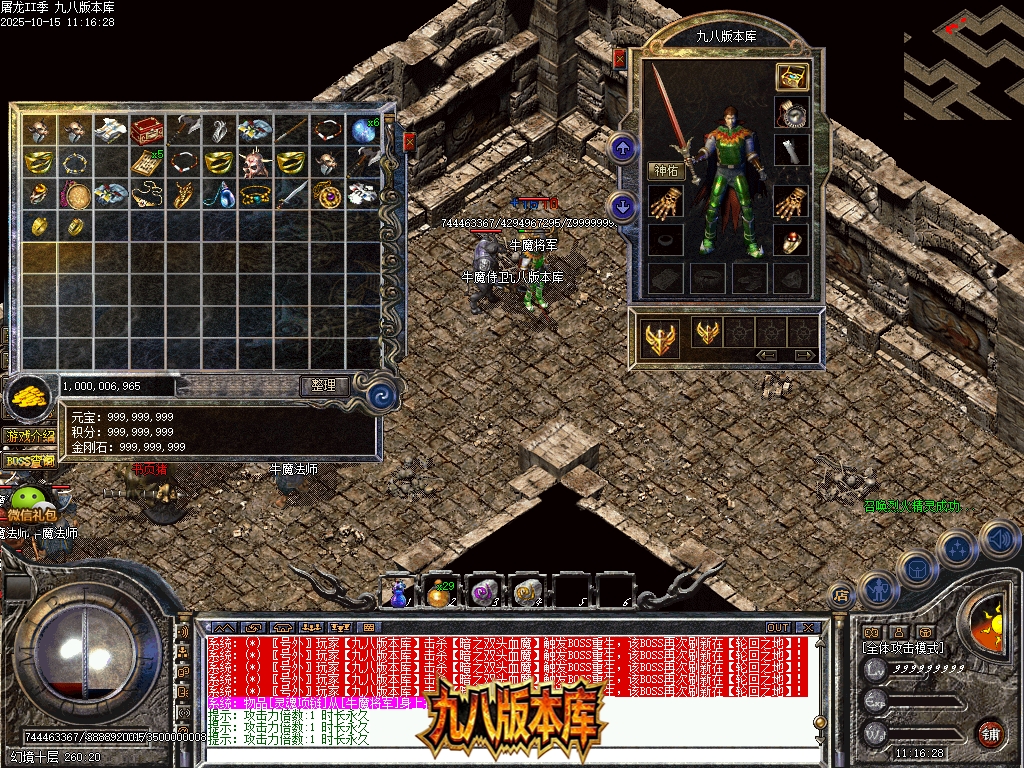Image resolution: width=1024 pixels, height=768 pixels.
Task: Open the 铺 shop button
Action: (990, 733)
